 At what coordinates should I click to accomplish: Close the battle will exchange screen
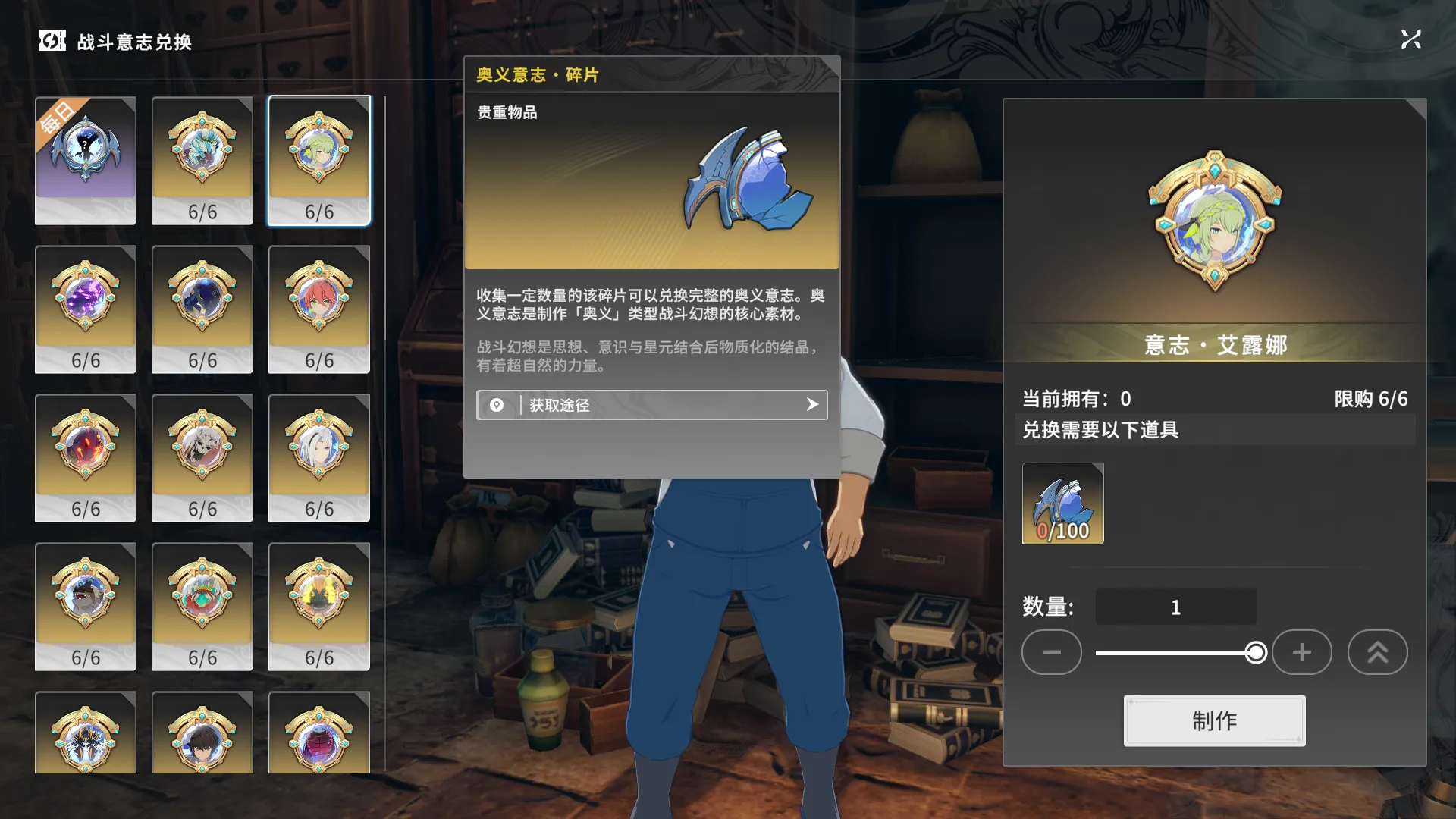tap(1410, 39)
